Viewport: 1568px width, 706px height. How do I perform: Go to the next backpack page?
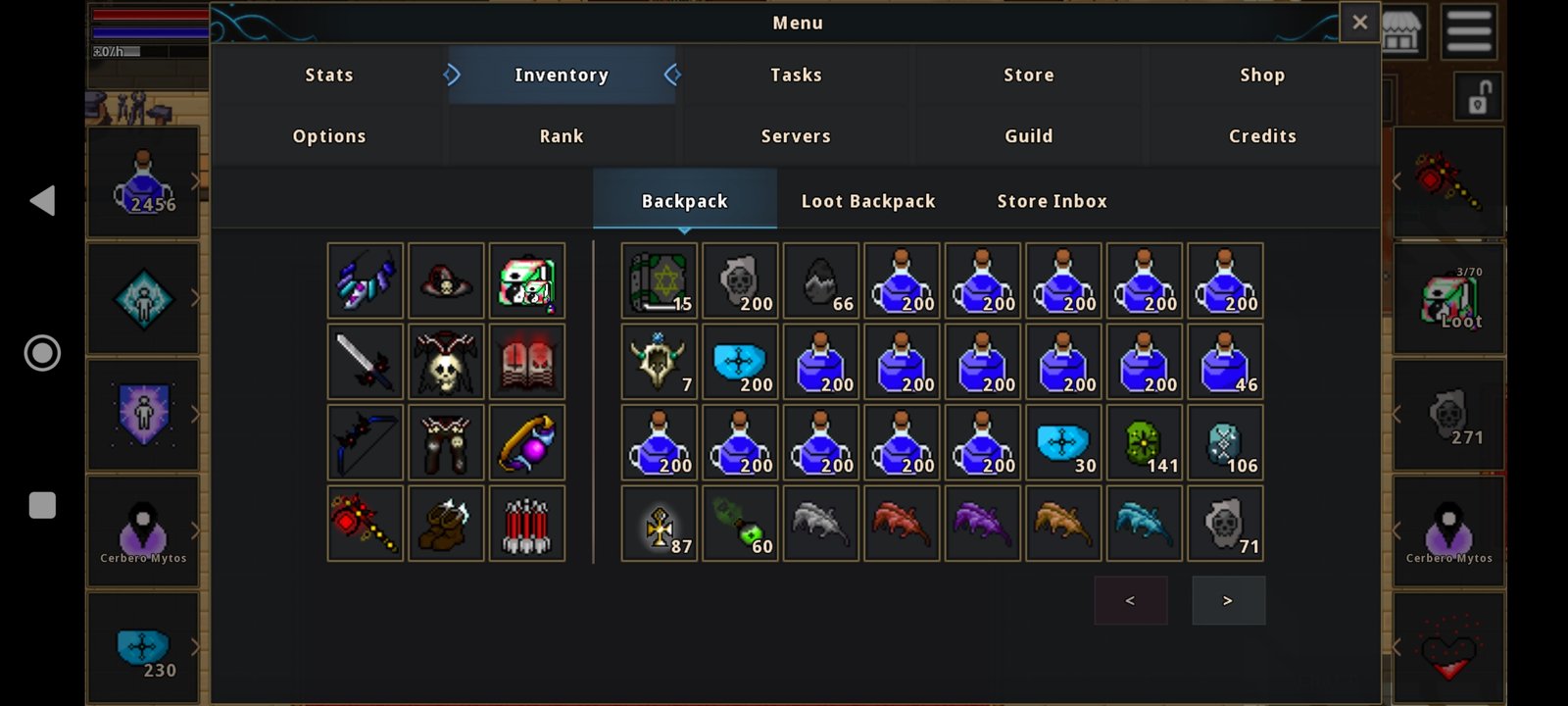pos(1228,600)
